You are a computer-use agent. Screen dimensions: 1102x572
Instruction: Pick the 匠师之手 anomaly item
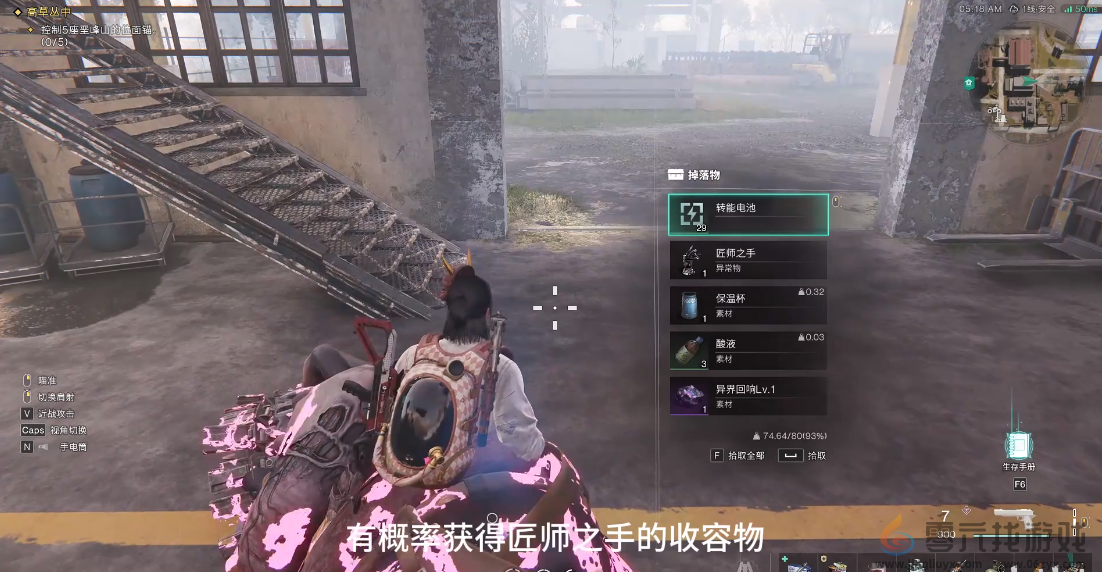point(748,260)
